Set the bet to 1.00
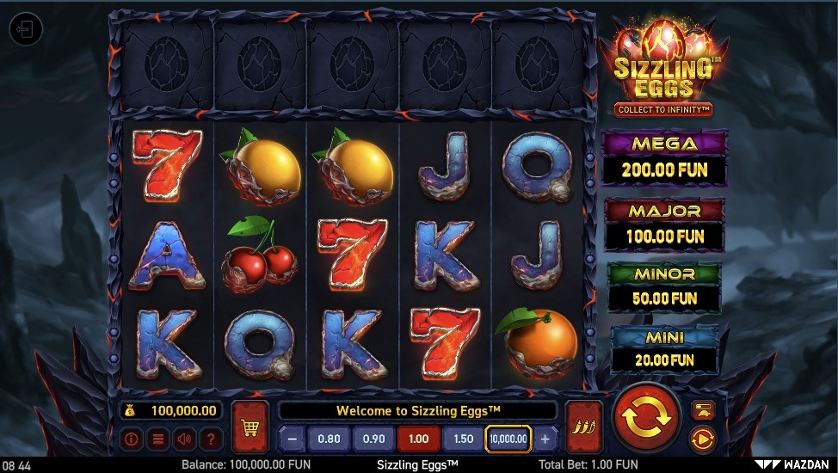This screenshot has height=473, width=838. [x=418, y=438]
